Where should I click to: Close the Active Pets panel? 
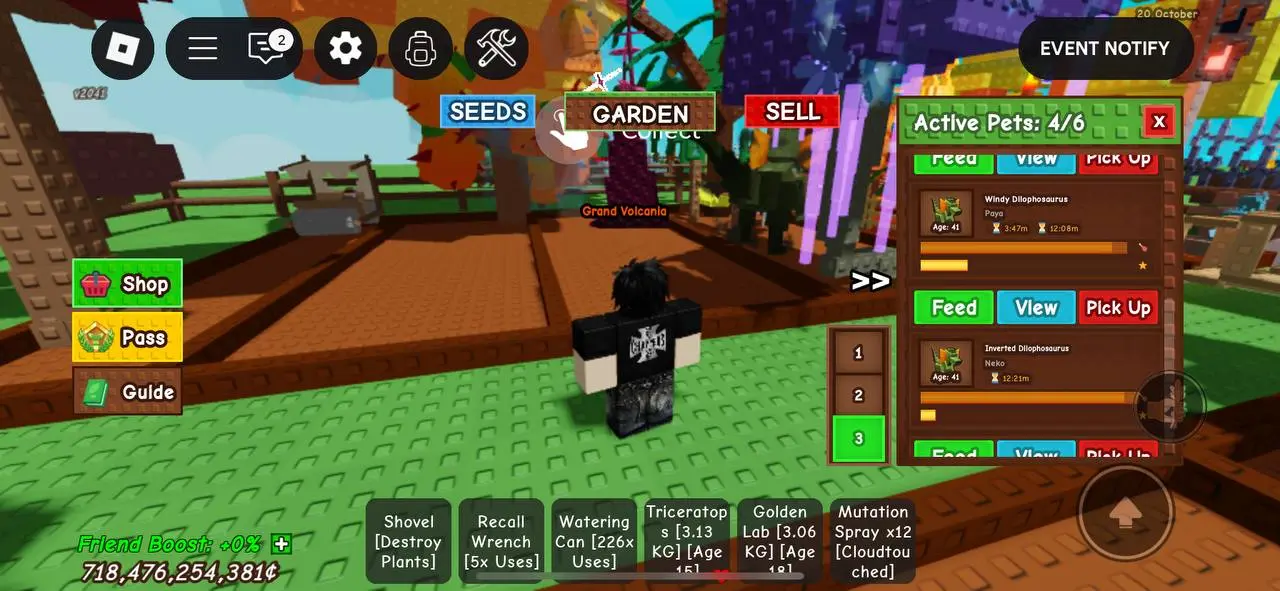1158,122
